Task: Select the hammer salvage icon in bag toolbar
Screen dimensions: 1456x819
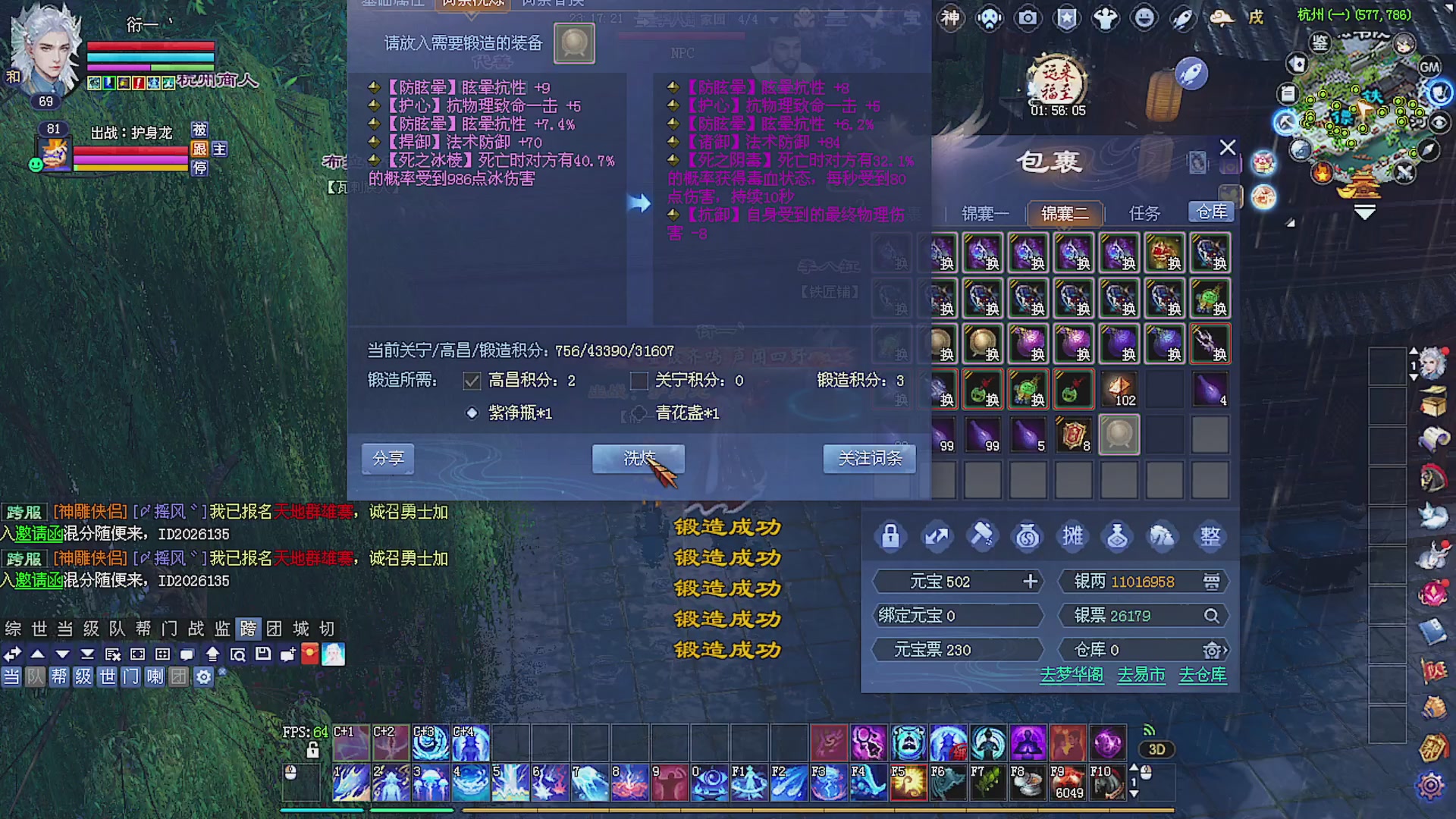Action: (982, 536)
